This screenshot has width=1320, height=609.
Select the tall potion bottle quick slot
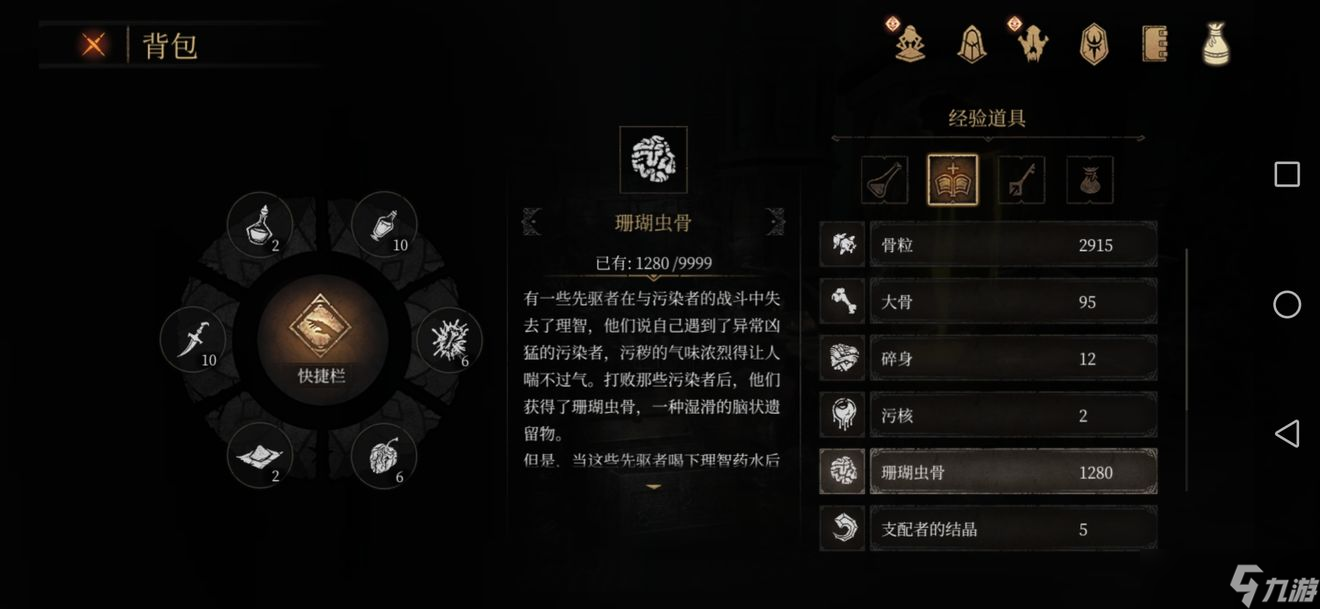point(385,224)
